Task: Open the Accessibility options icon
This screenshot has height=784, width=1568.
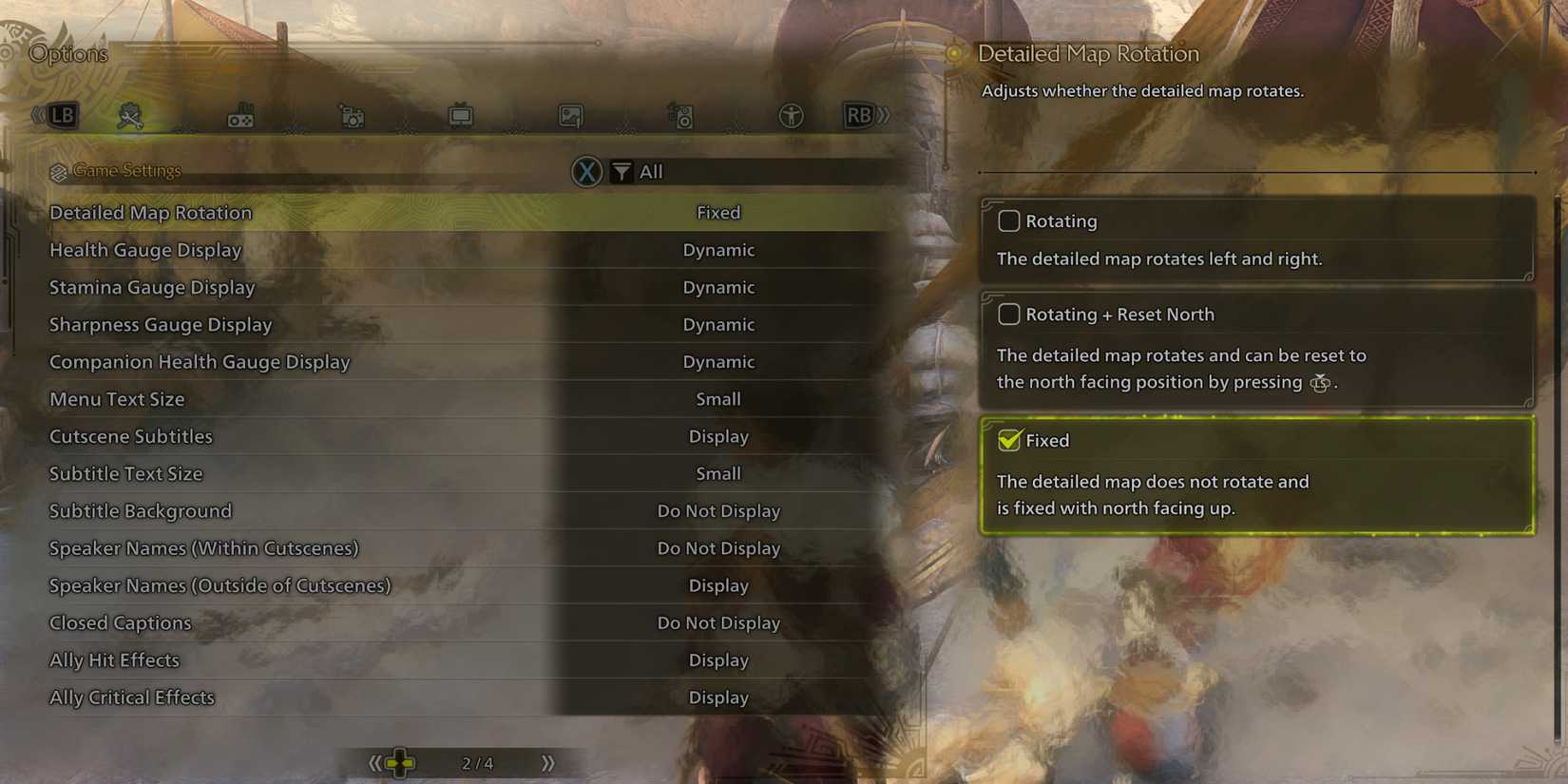Action: pos(791,114)
